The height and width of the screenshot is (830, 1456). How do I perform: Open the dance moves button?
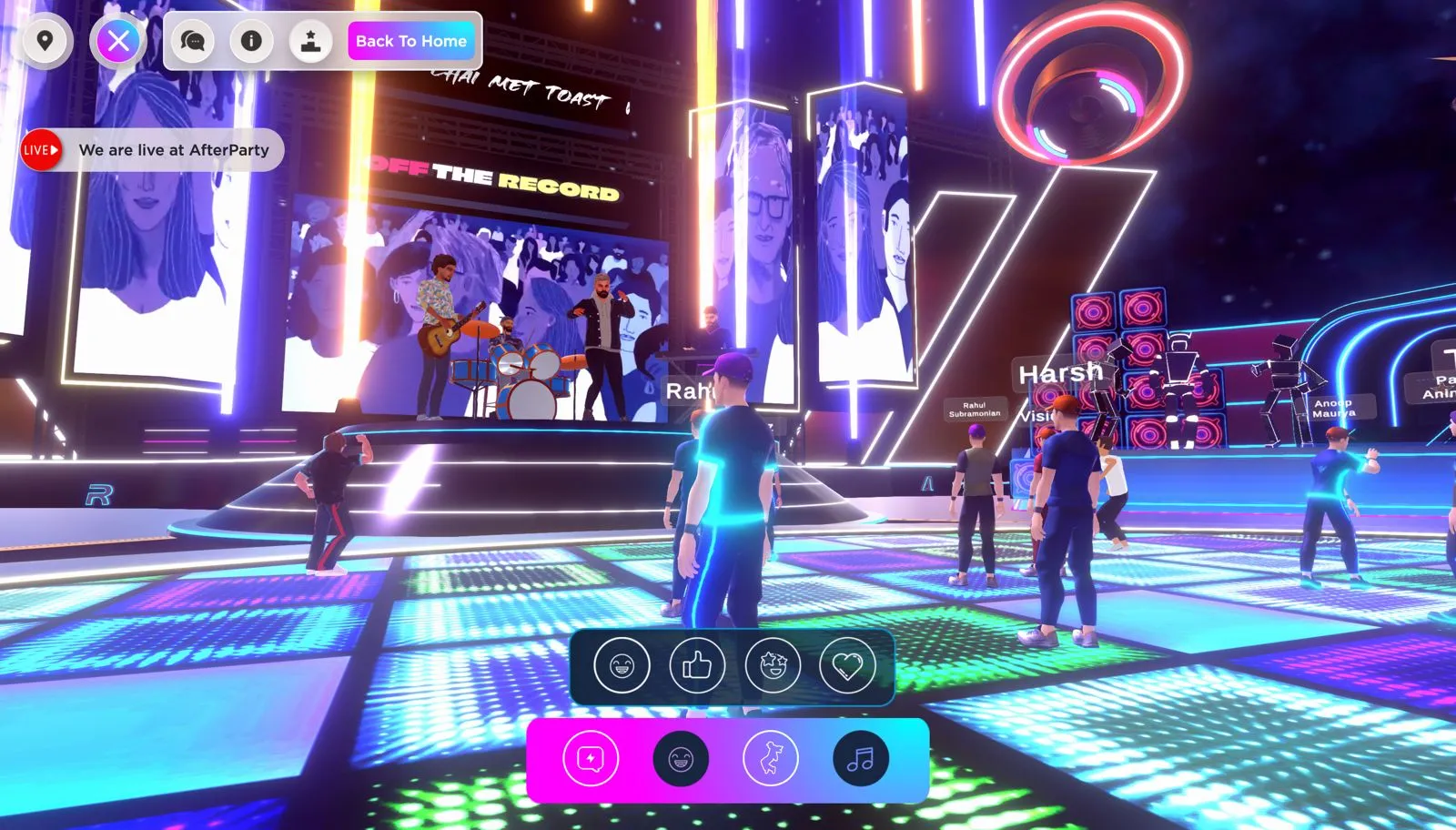(771, 758)
